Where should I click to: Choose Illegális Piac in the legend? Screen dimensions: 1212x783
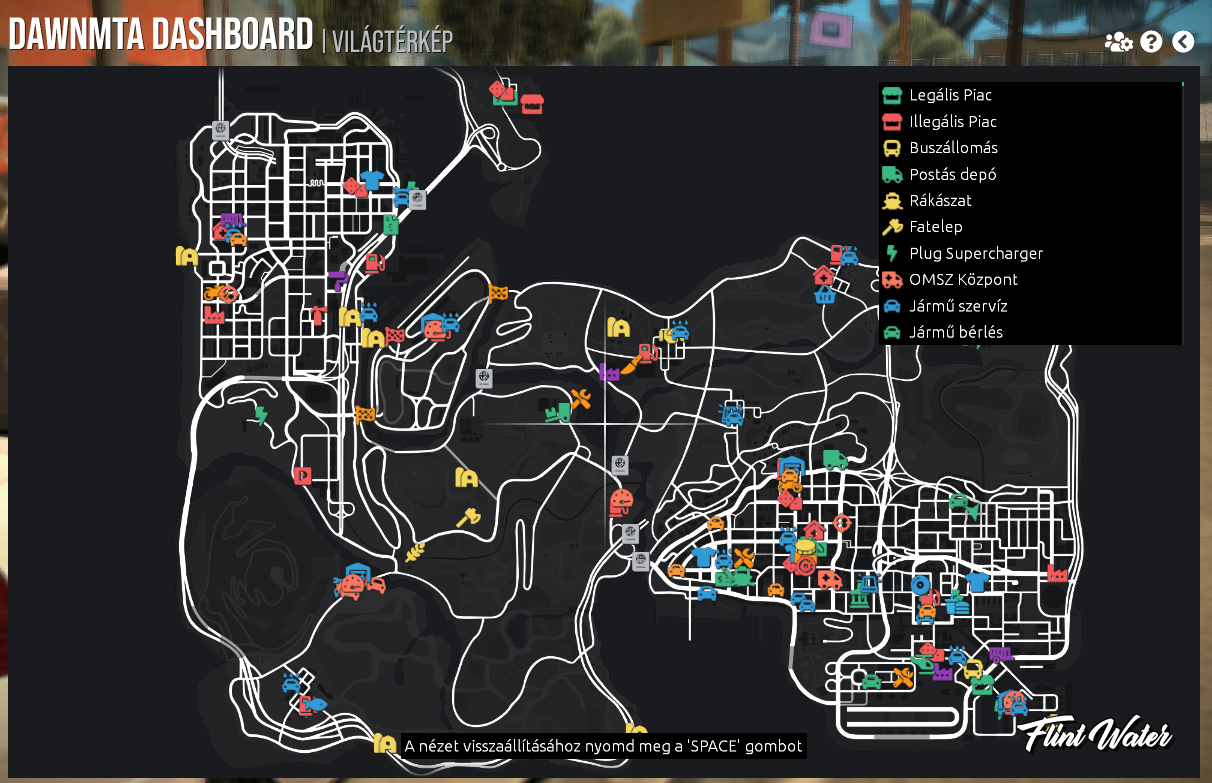point(952,121)
